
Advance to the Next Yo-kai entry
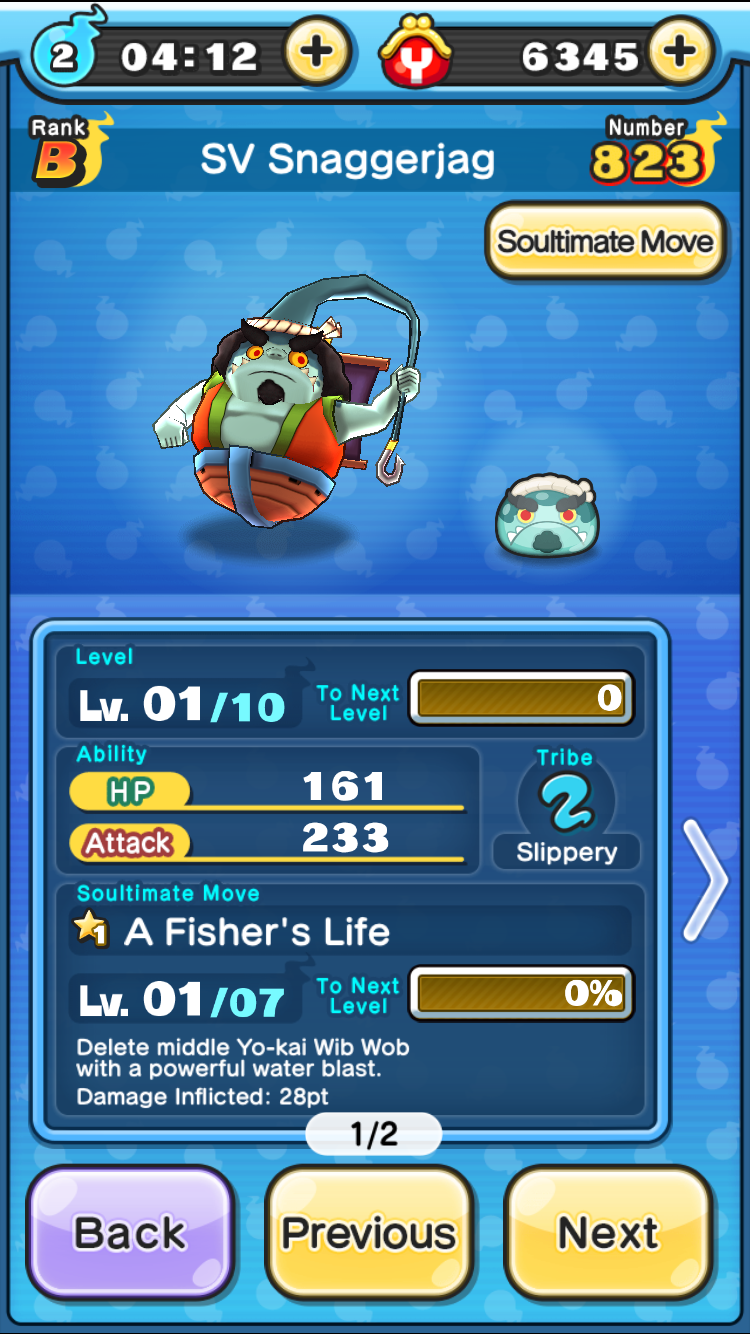(608, 1232)
